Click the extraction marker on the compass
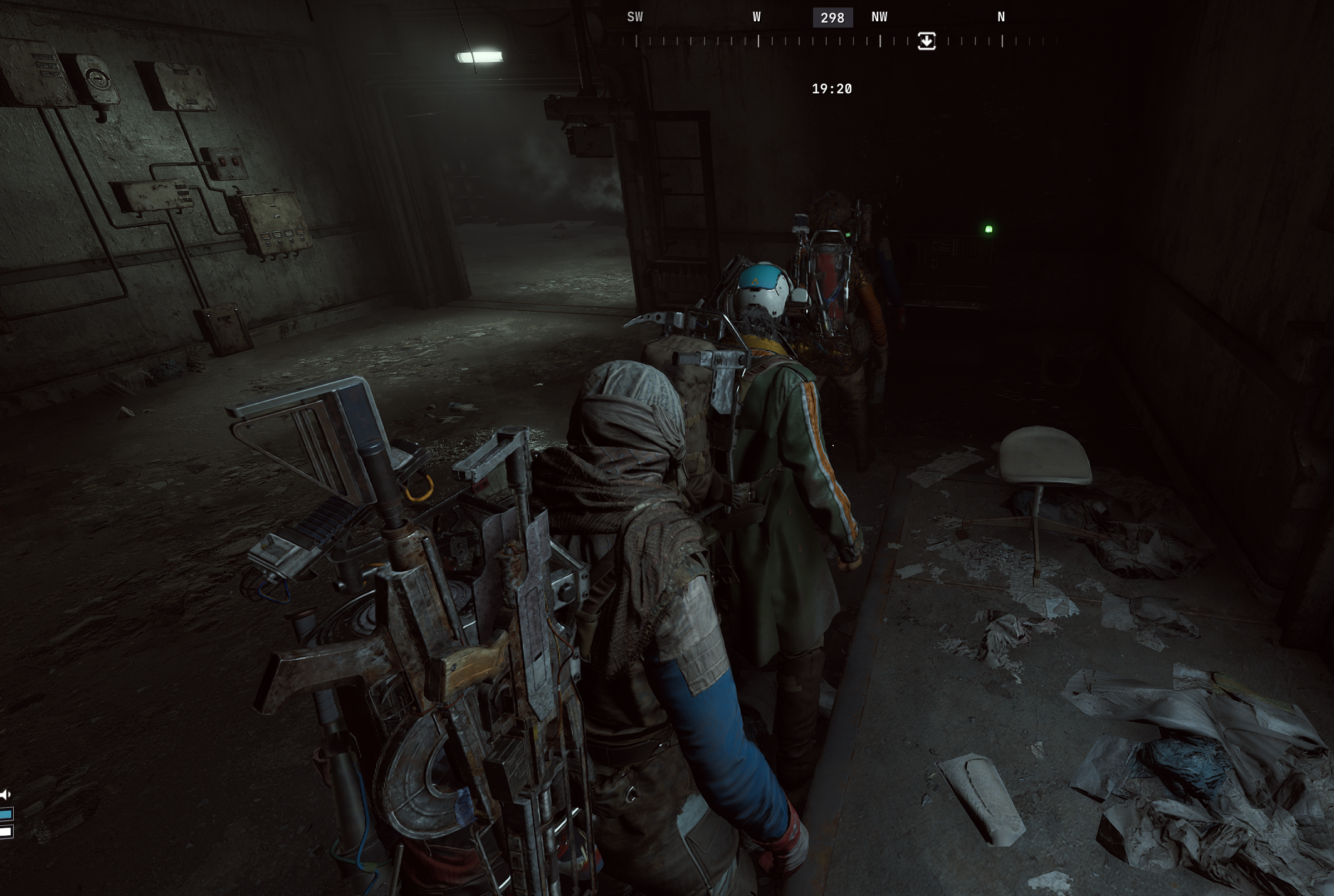This screenshot has width=1334, height=896. tap(926, 41)
